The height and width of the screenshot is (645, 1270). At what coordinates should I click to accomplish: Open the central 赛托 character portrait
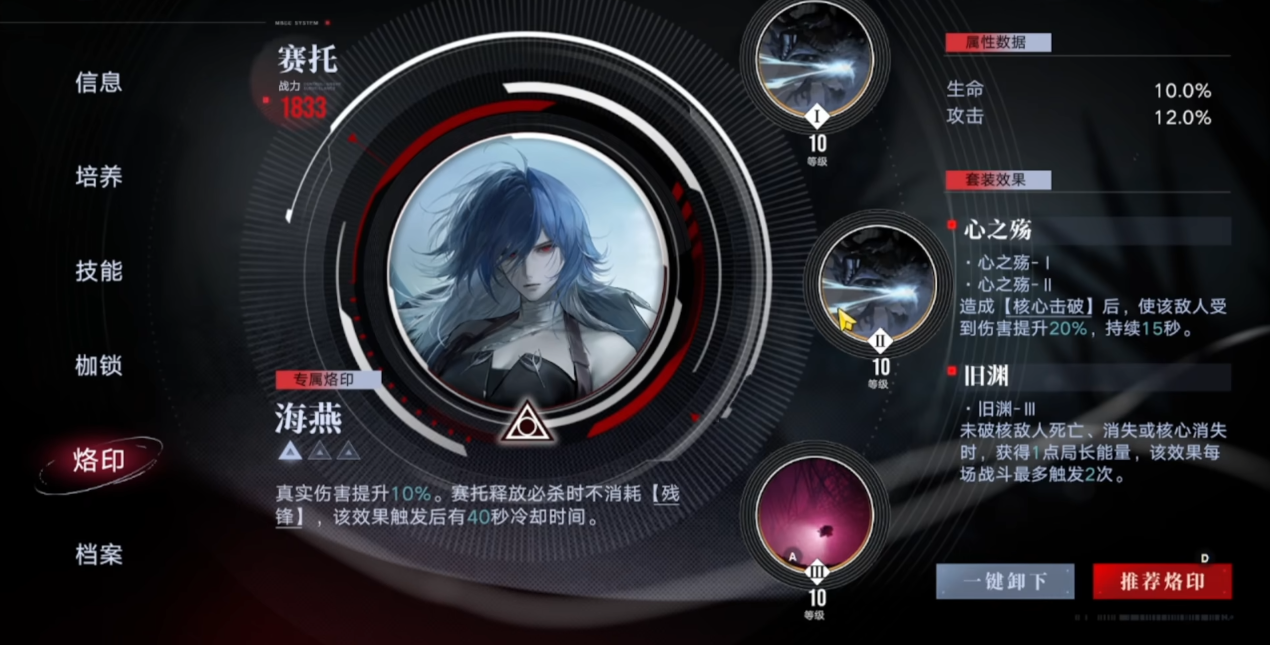point(525,275)
